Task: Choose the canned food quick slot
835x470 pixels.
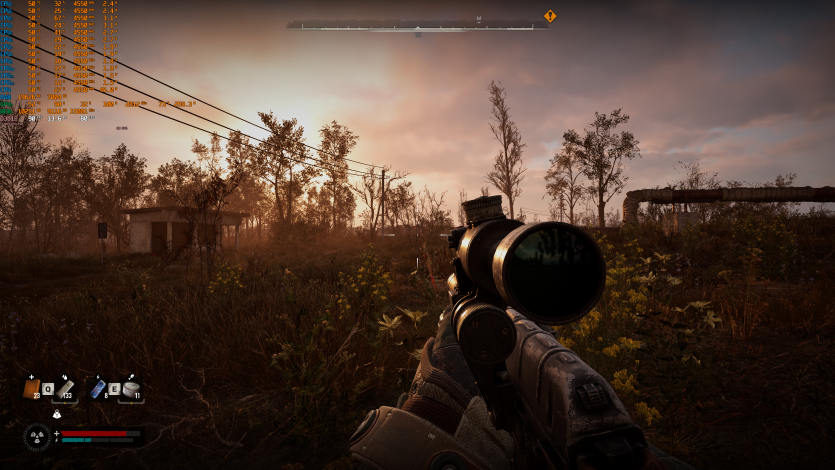Action: coord(131,388)
